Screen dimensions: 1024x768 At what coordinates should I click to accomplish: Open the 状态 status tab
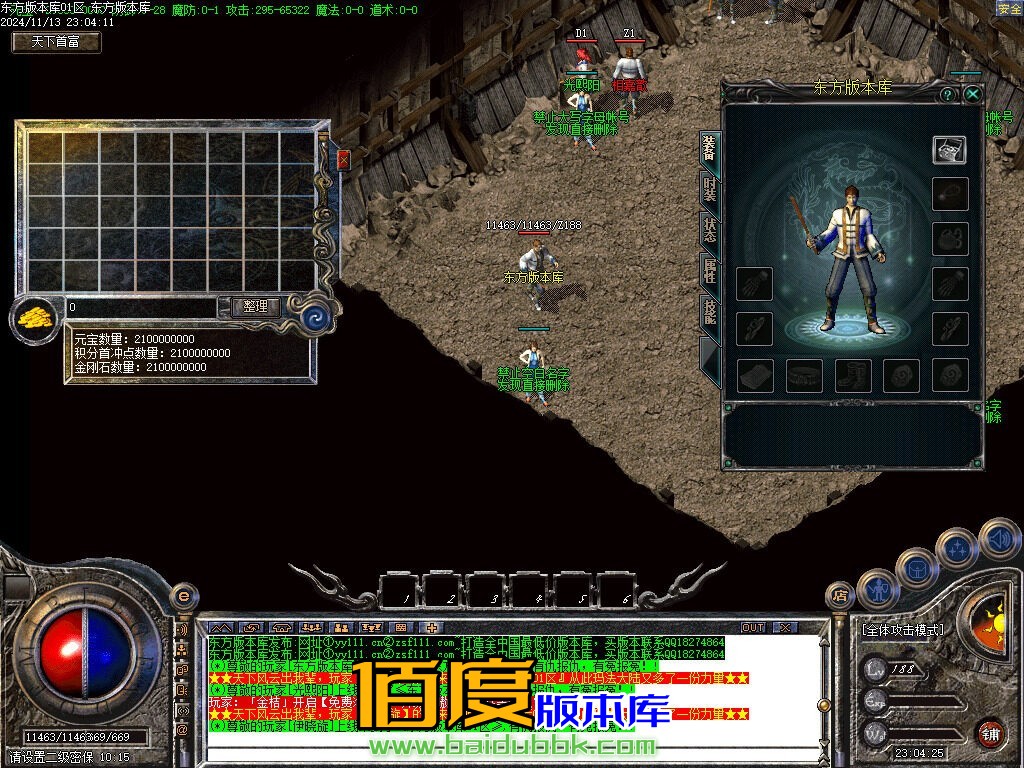coord(708,230)
